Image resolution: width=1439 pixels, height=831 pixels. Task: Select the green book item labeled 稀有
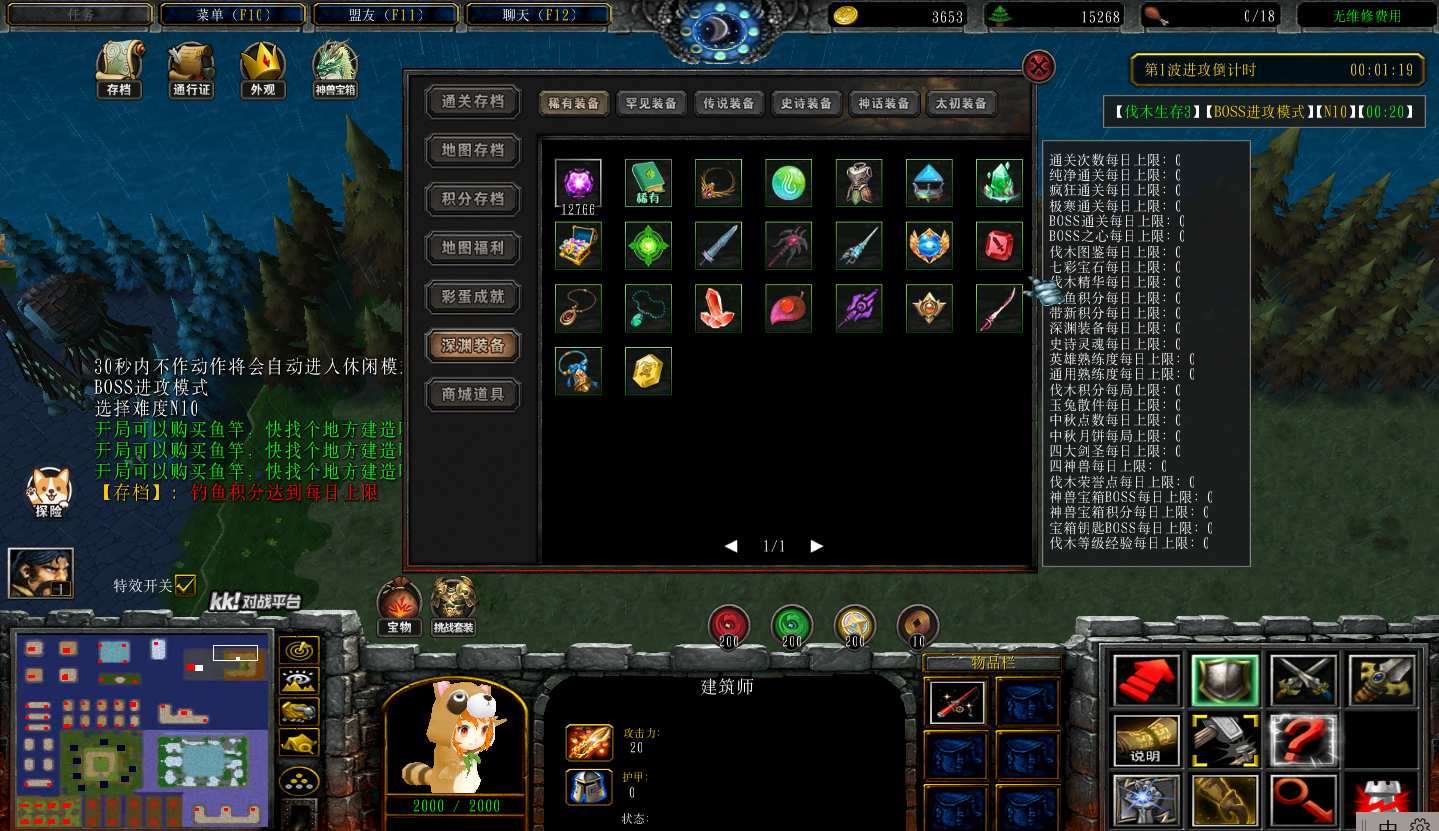tap(648, 183)
